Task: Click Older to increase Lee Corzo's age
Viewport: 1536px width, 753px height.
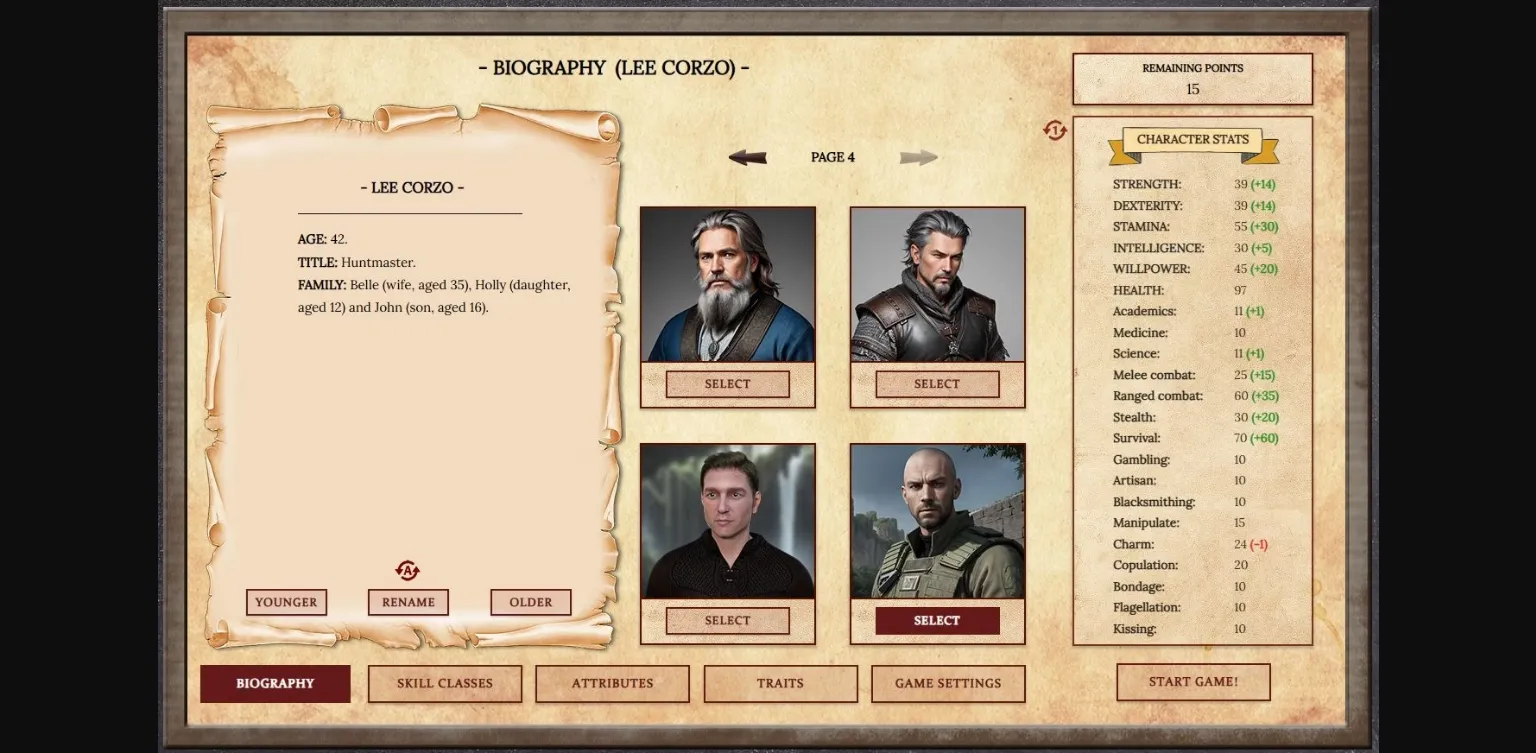Action: point(530,602)
